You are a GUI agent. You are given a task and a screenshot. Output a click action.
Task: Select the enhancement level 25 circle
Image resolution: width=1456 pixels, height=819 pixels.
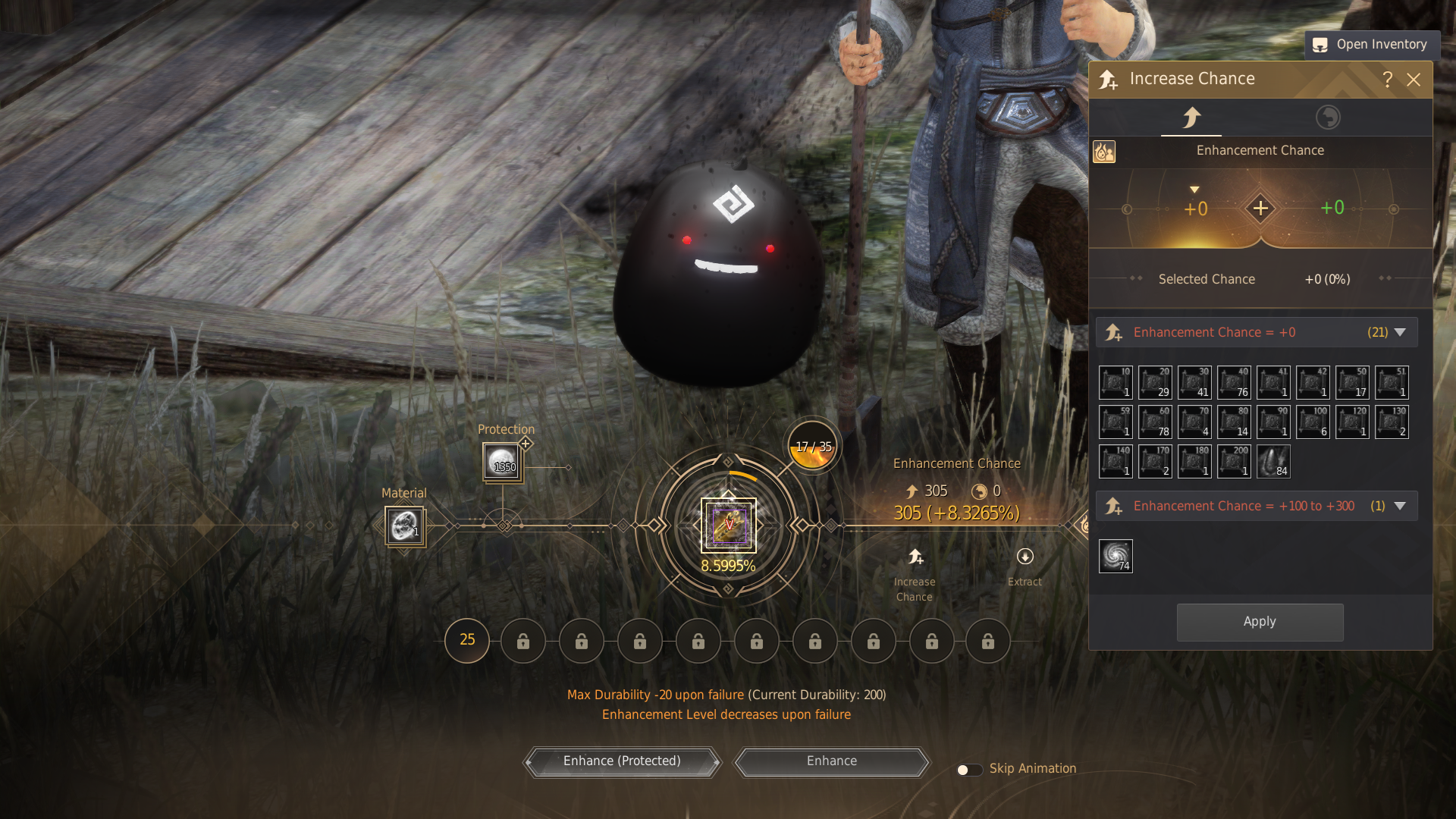pos(467,641)
